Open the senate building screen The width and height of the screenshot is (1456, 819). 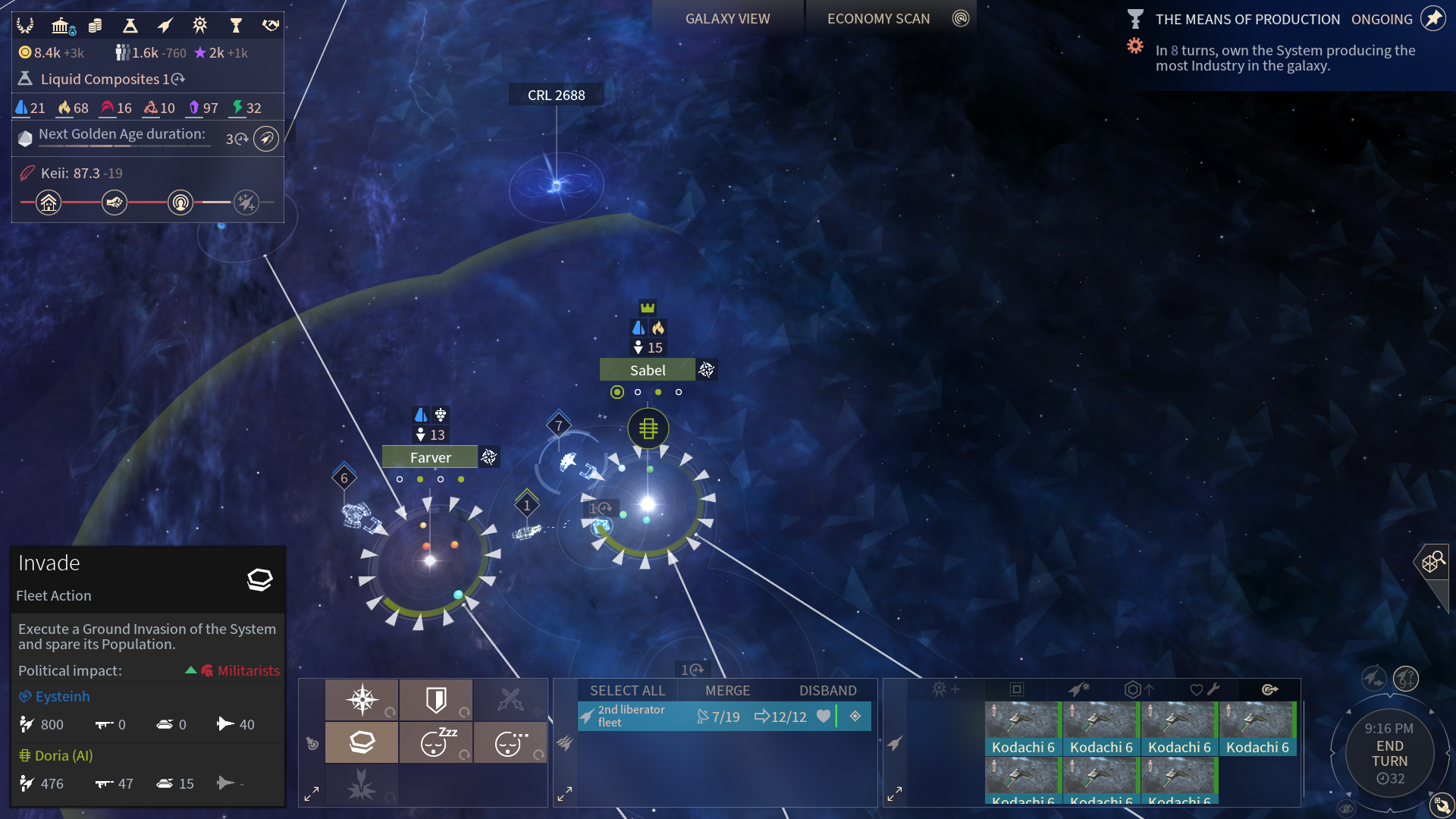tap(62, 26)
